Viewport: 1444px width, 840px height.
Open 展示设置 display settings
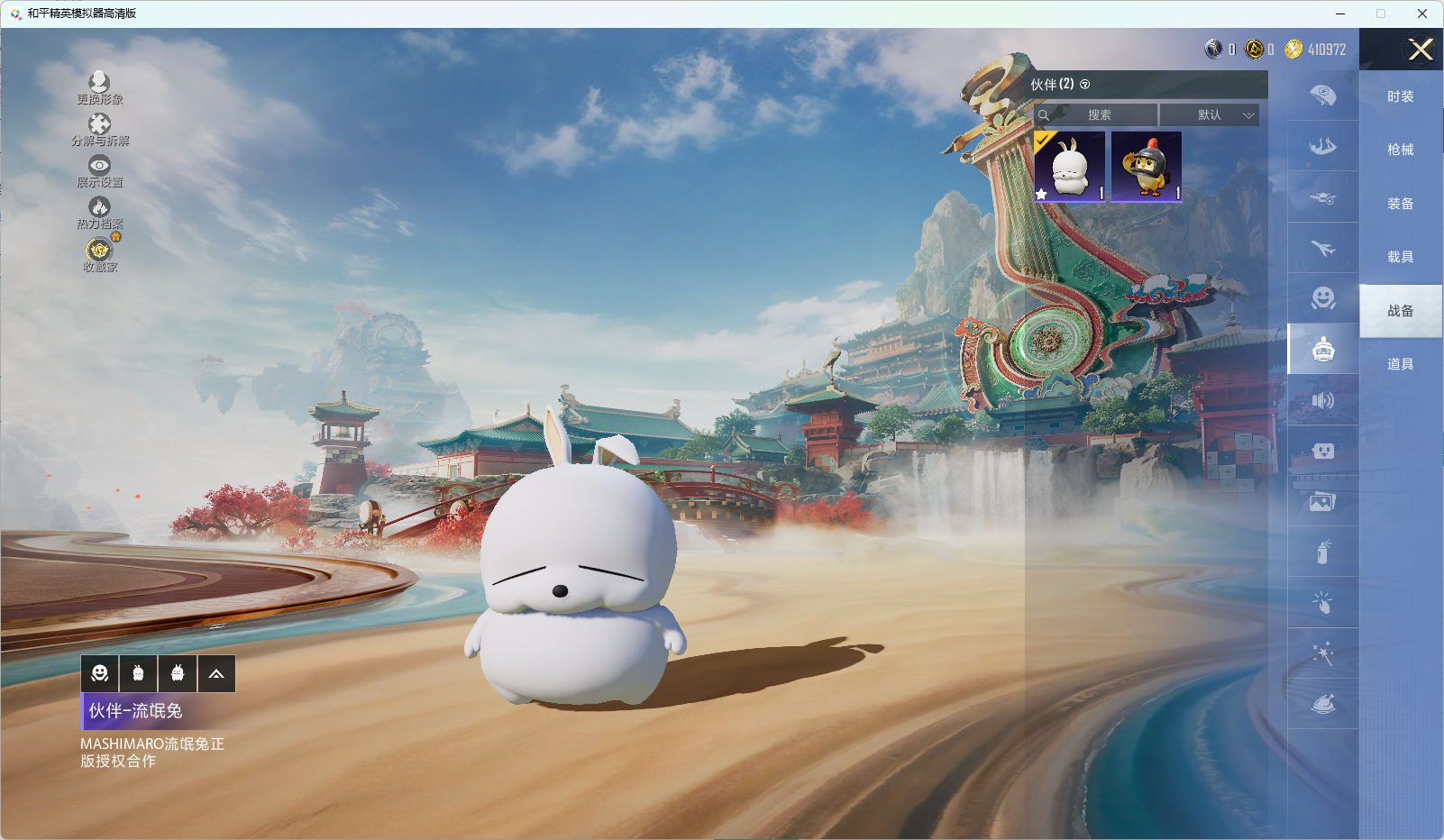pos(99,170)
